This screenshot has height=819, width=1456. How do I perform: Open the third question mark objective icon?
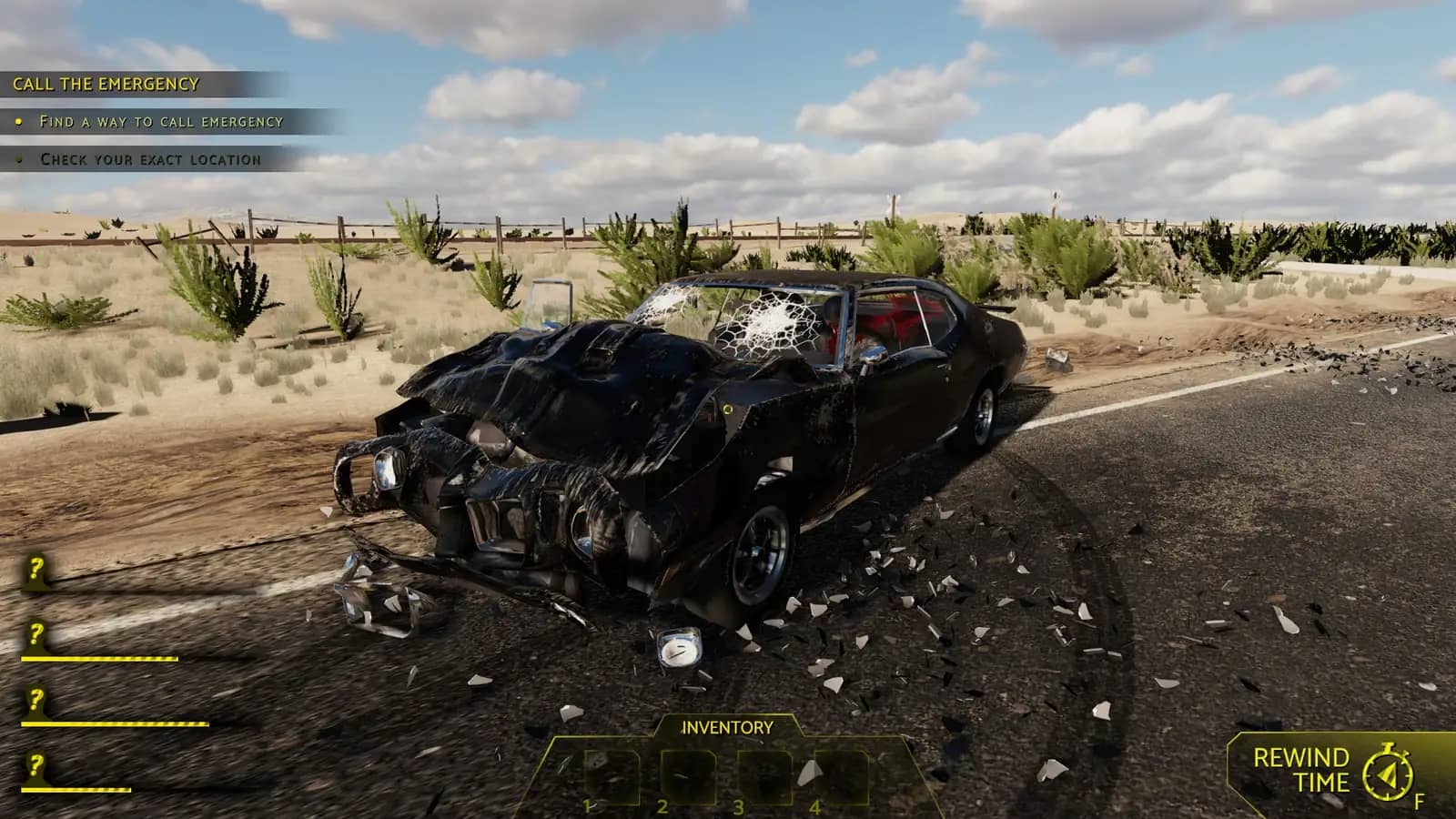point(35,699)
